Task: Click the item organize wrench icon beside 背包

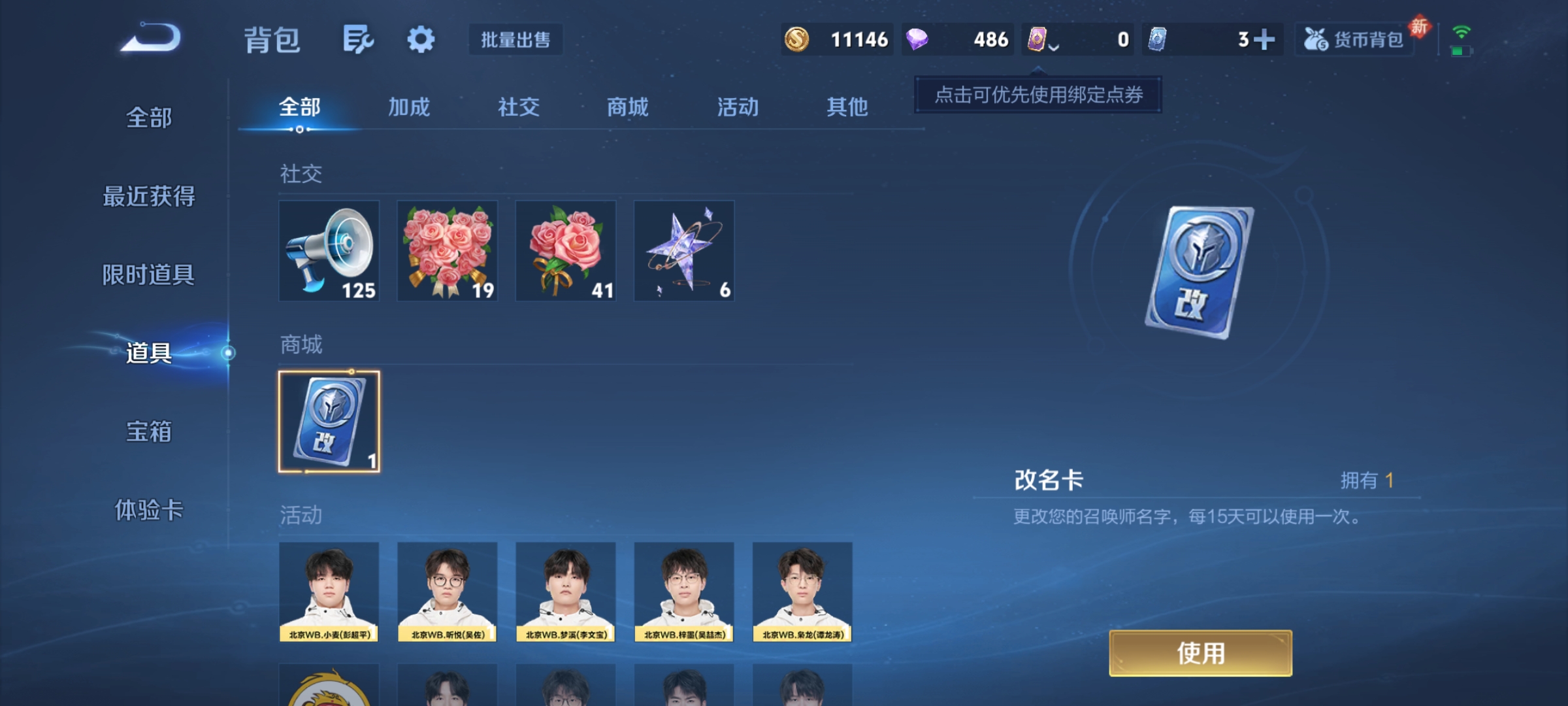Action: 358,39
